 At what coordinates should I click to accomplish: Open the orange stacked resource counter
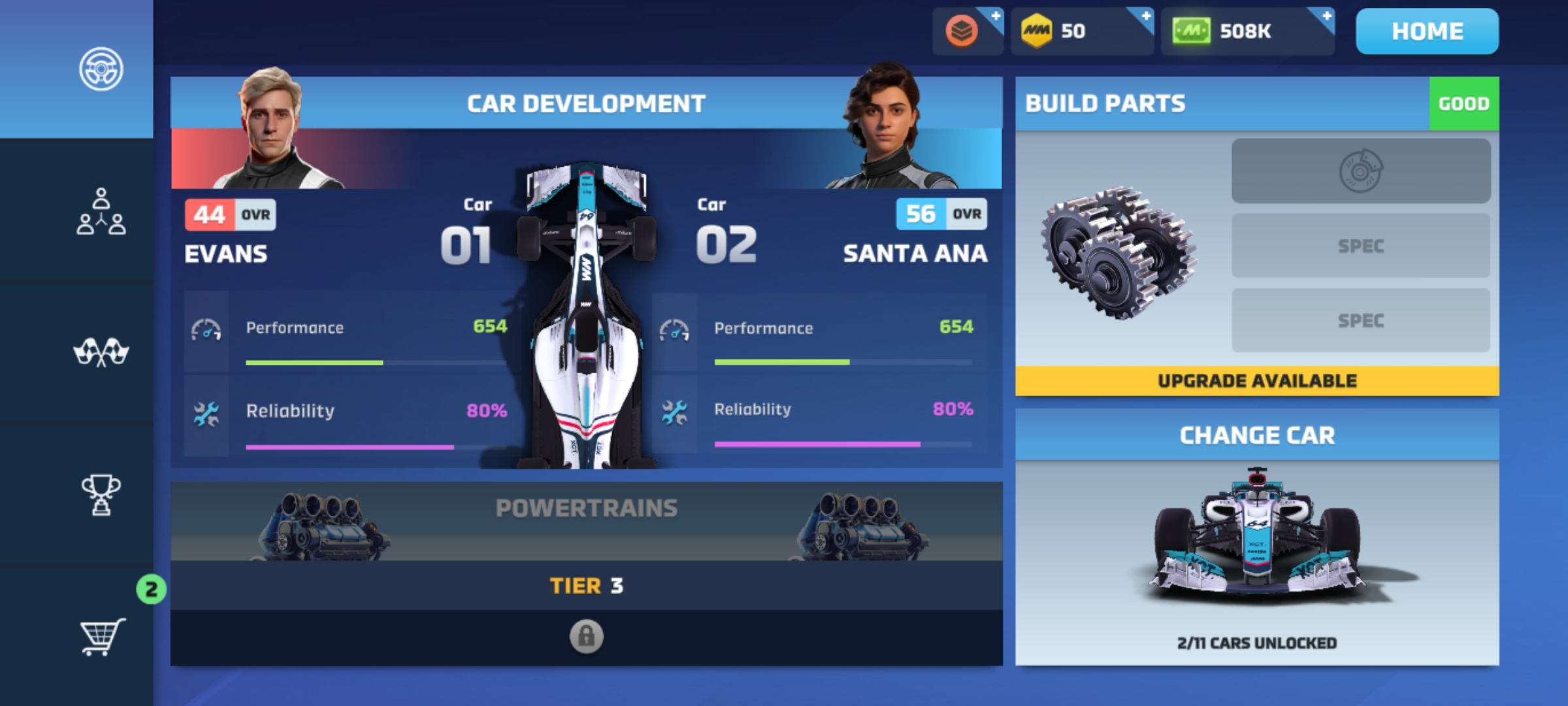[x=967, y=31]
